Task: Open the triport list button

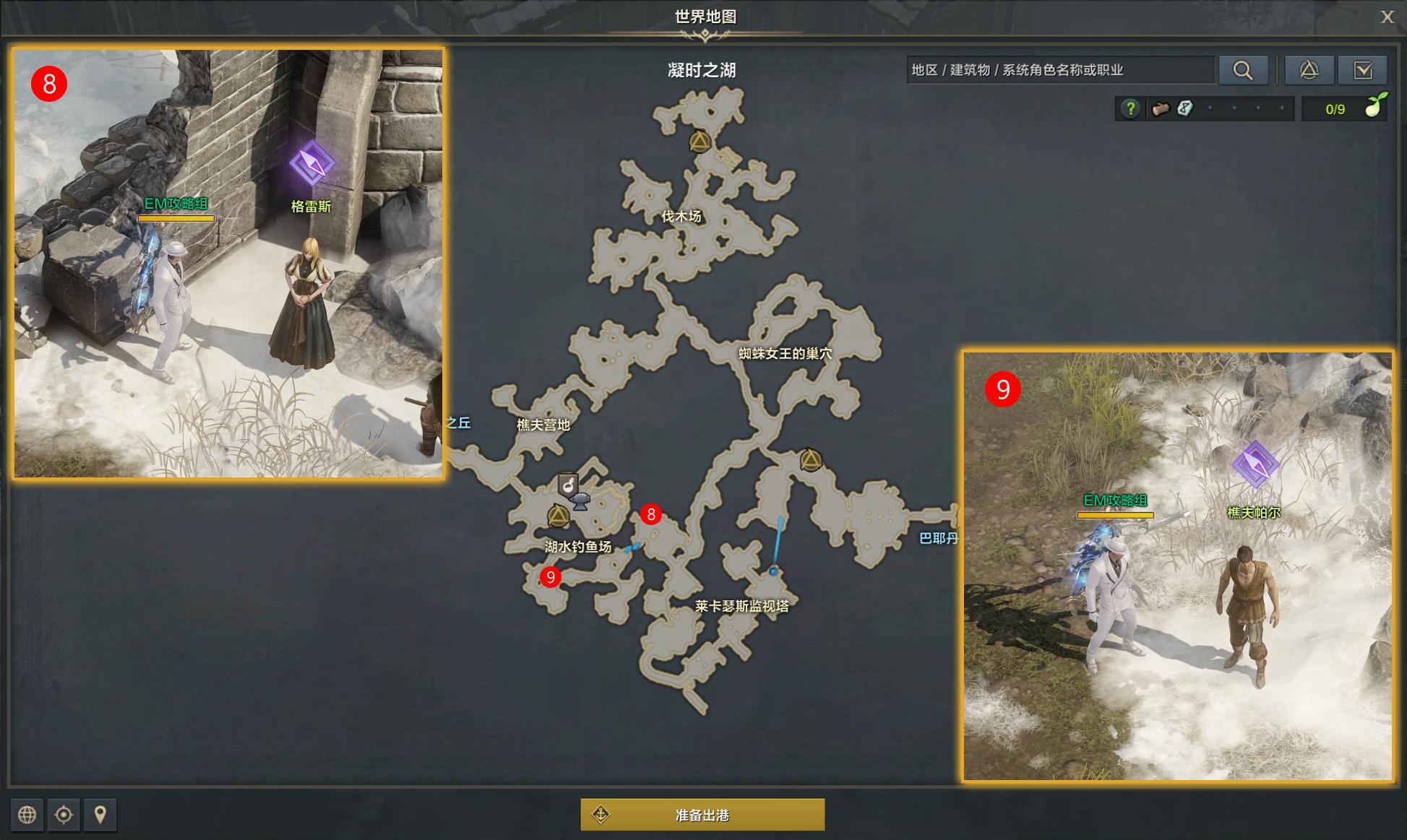Action: 1309,70
